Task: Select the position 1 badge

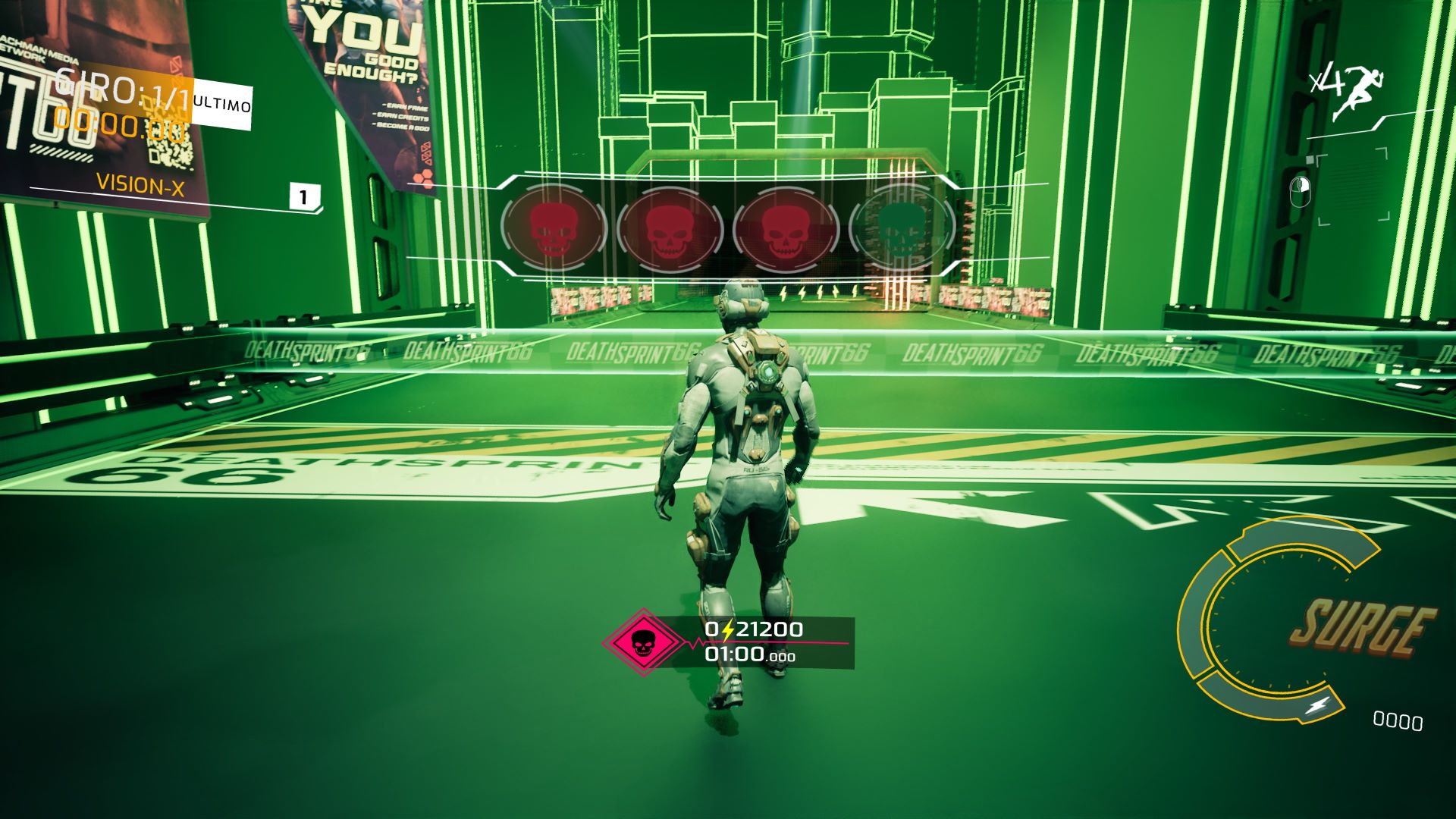Action: click(304, 198)
